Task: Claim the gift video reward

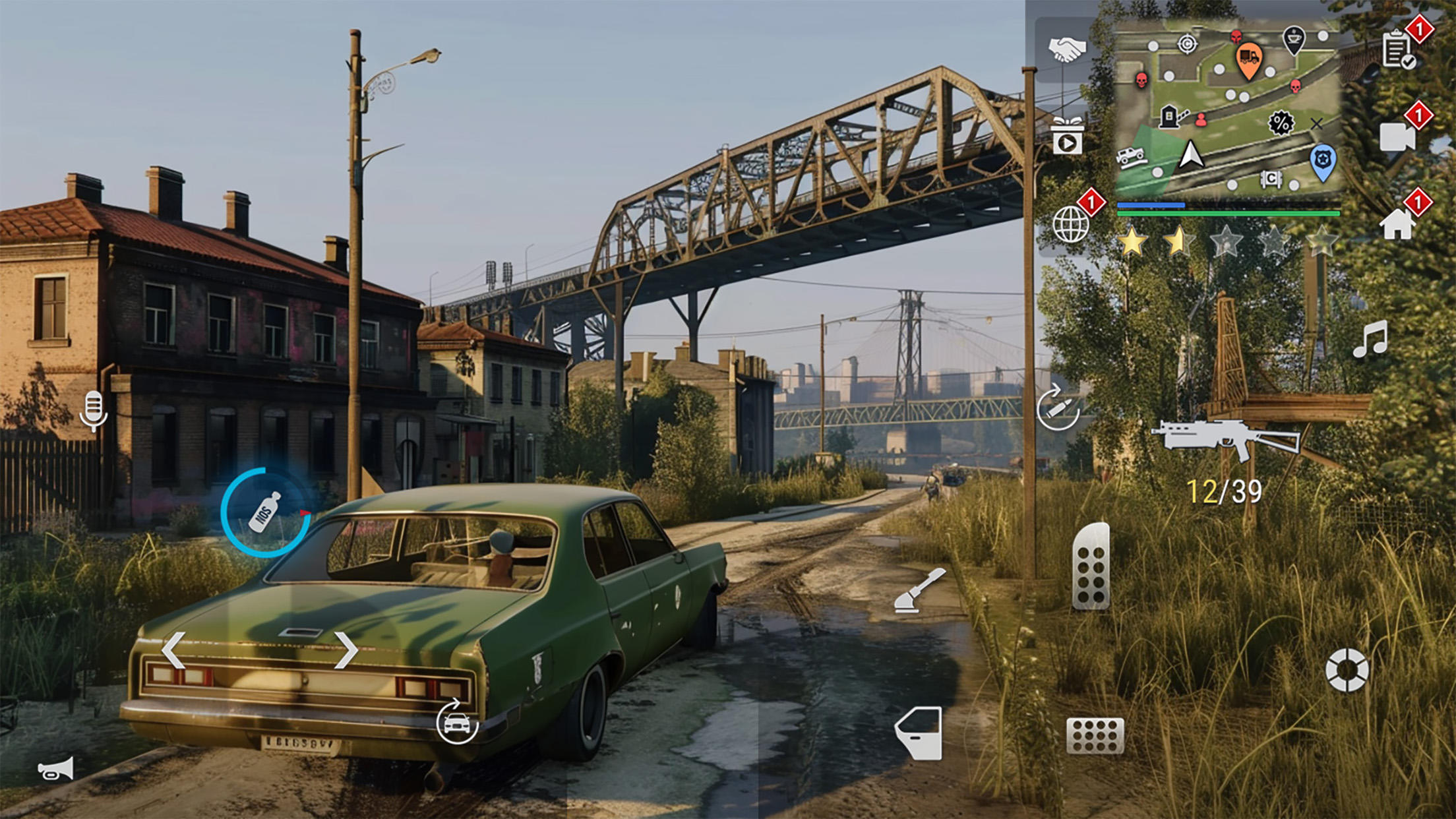Action: tap(1068, 136)
